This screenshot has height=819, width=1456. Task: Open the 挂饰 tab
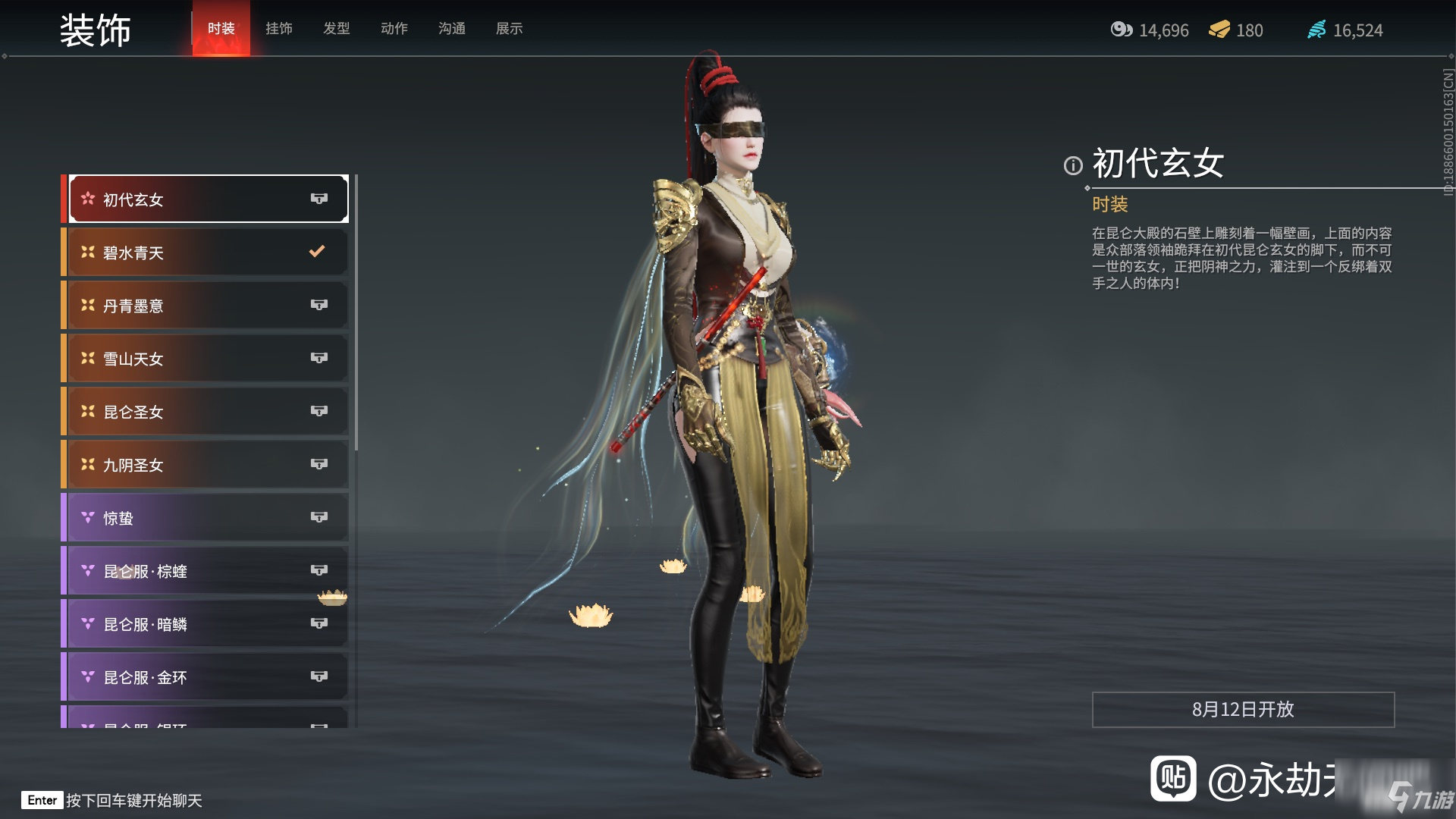tap(278, 29)
